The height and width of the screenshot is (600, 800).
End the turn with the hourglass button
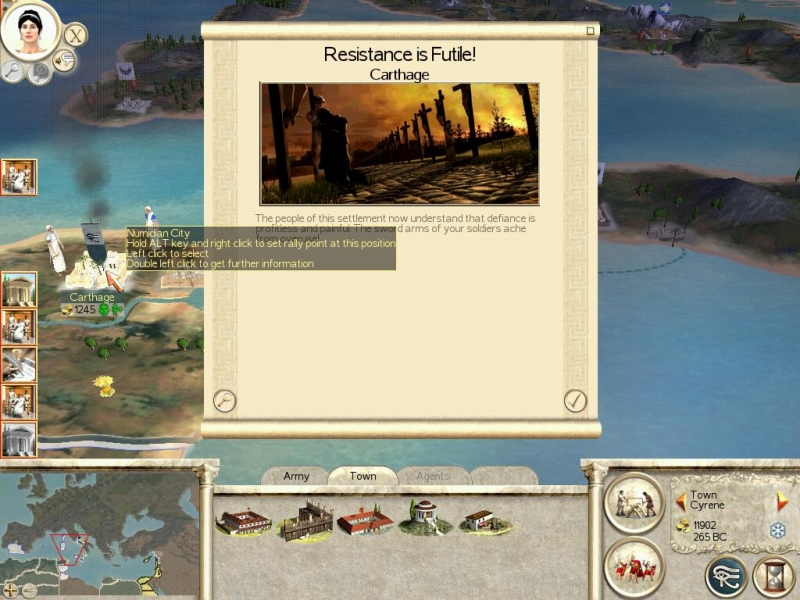pyautogui.click(x=773, y=576)
